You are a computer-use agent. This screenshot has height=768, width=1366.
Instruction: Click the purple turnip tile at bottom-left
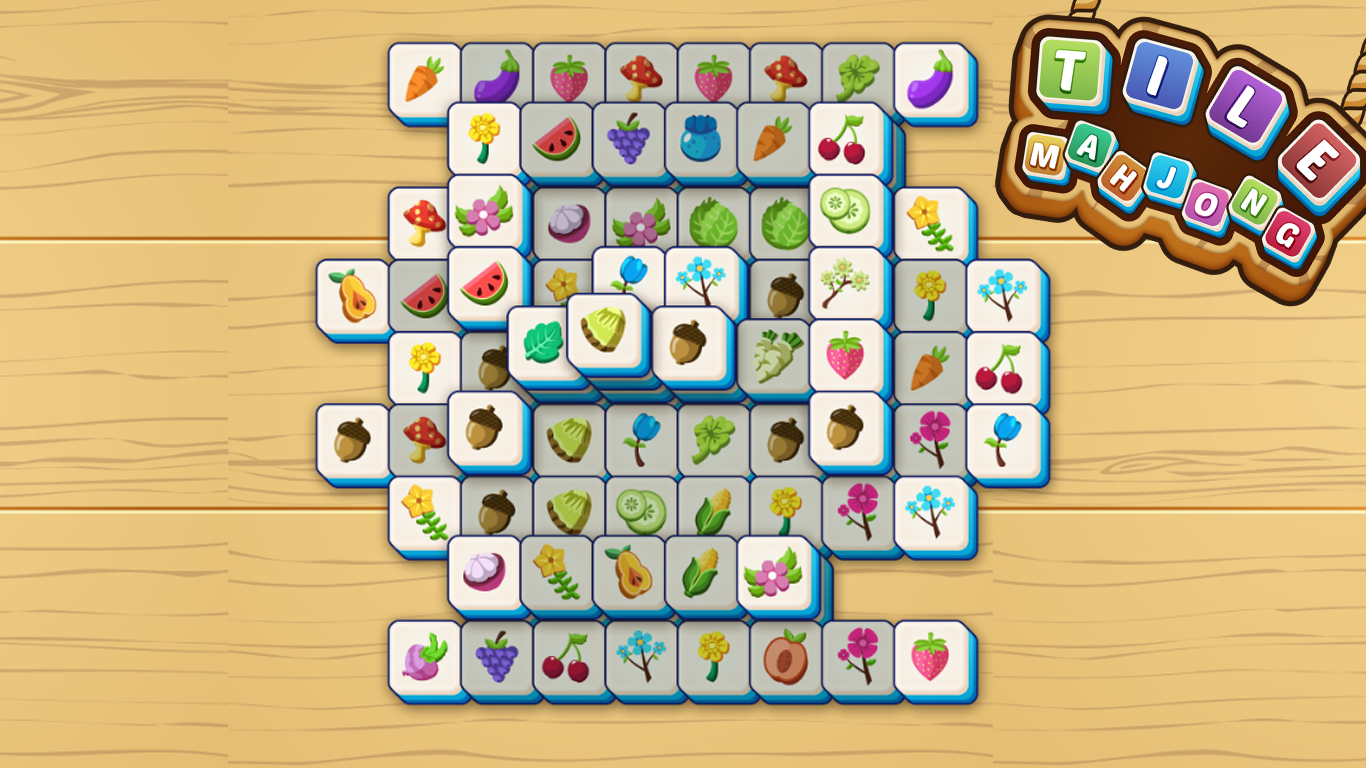(x=425, y=658)
